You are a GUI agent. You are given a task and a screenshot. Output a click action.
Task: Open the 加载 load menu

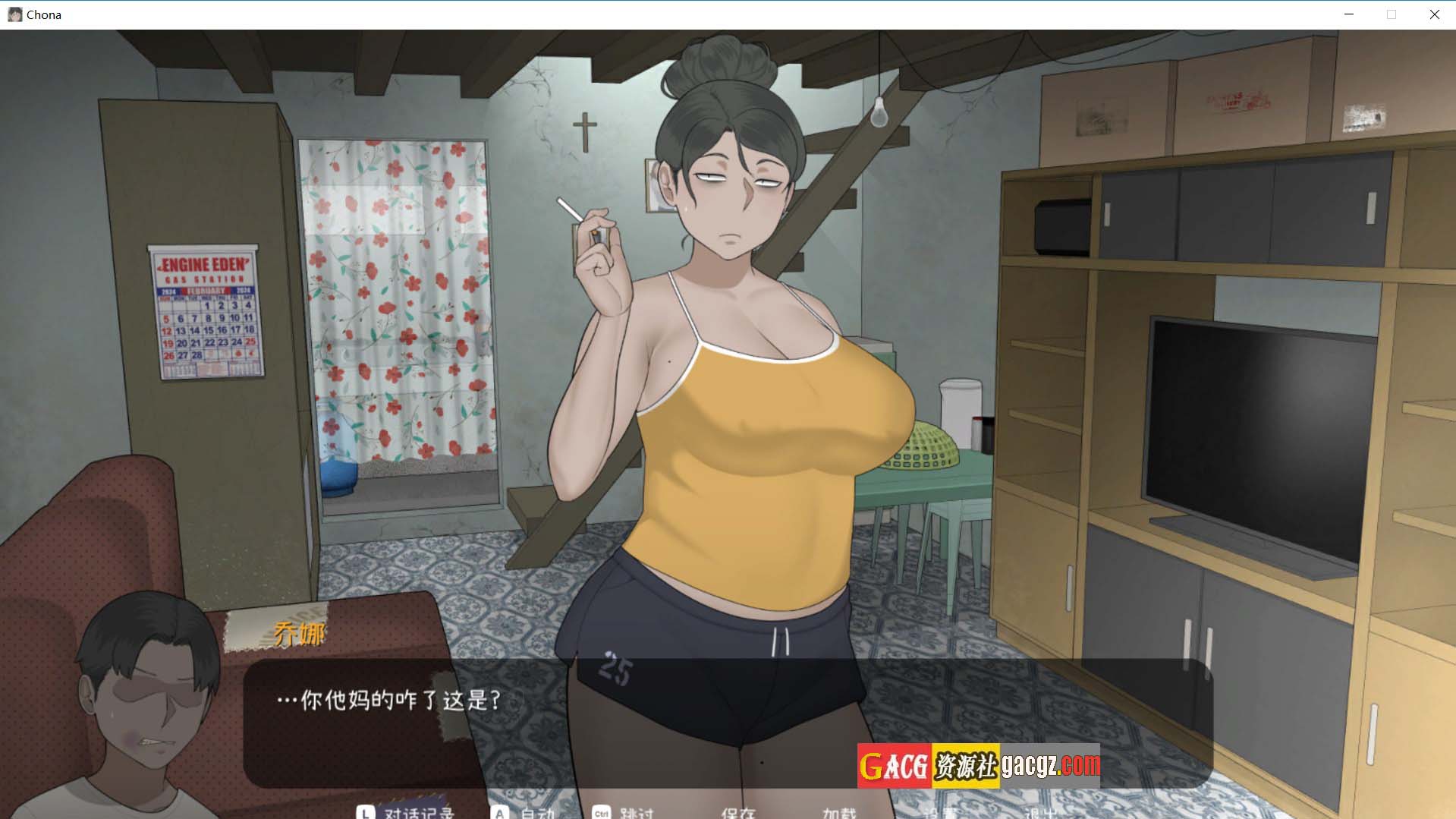839,813
